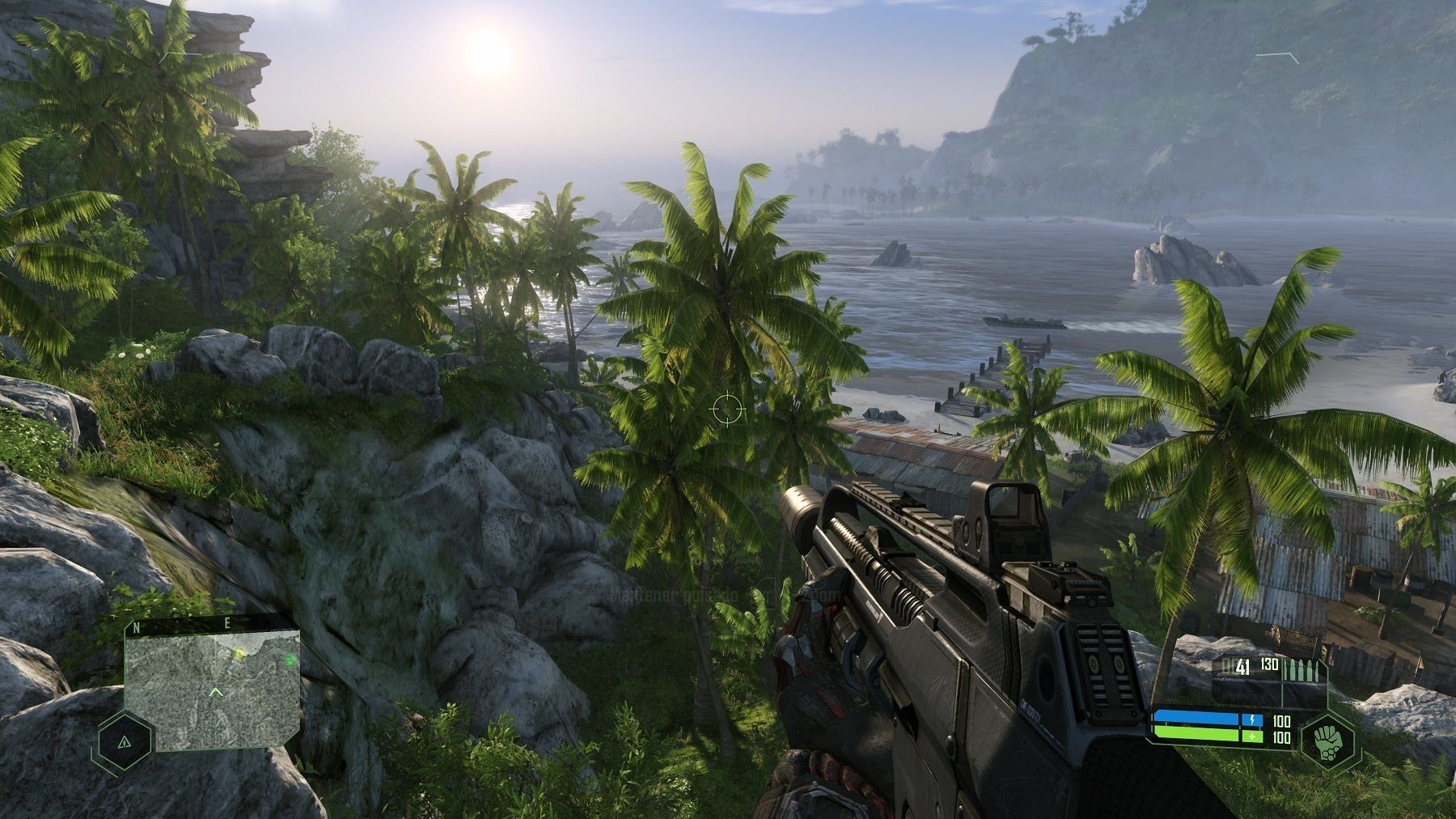Select the hexagonal threat warning icon
This screenshot has width=1456, height=819.
(x=124, y=740)
